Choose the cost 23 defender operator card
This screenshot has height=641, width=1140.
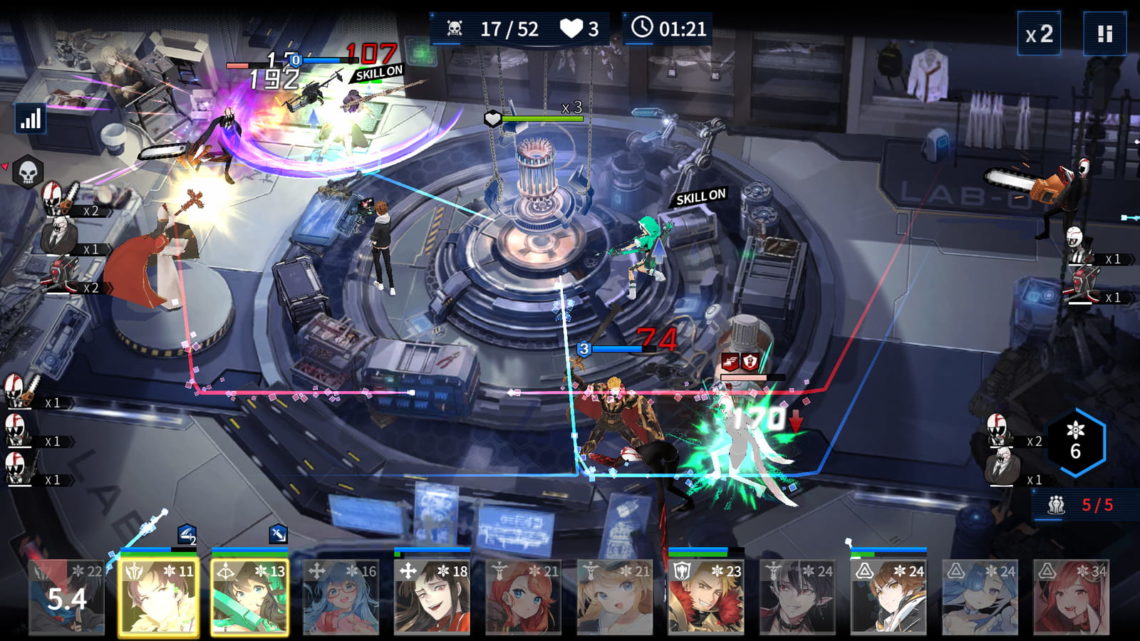[x=706, y=596]
